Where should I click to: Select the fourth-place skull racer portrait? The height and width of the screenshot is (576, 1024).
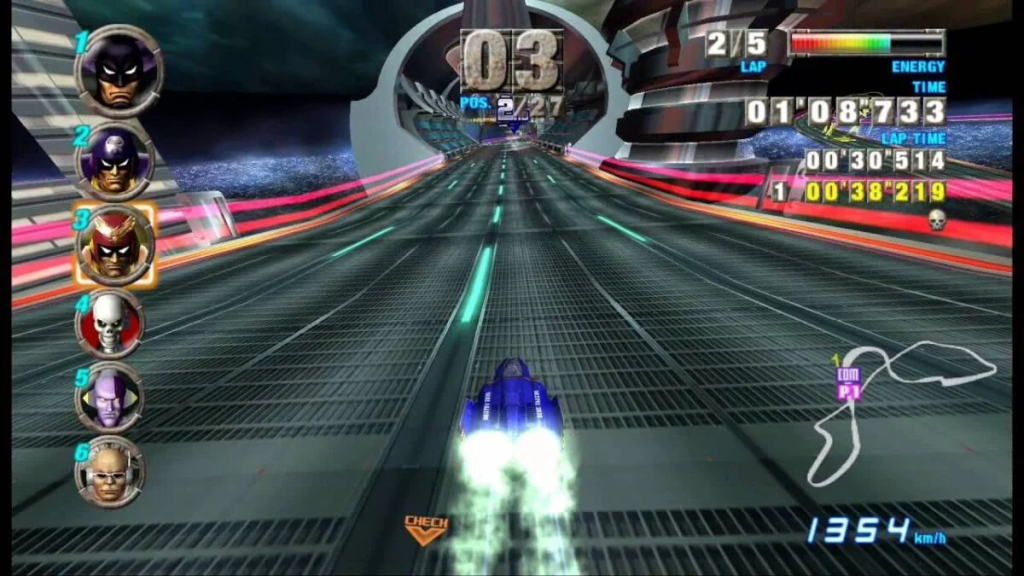[x=110, y=323]
